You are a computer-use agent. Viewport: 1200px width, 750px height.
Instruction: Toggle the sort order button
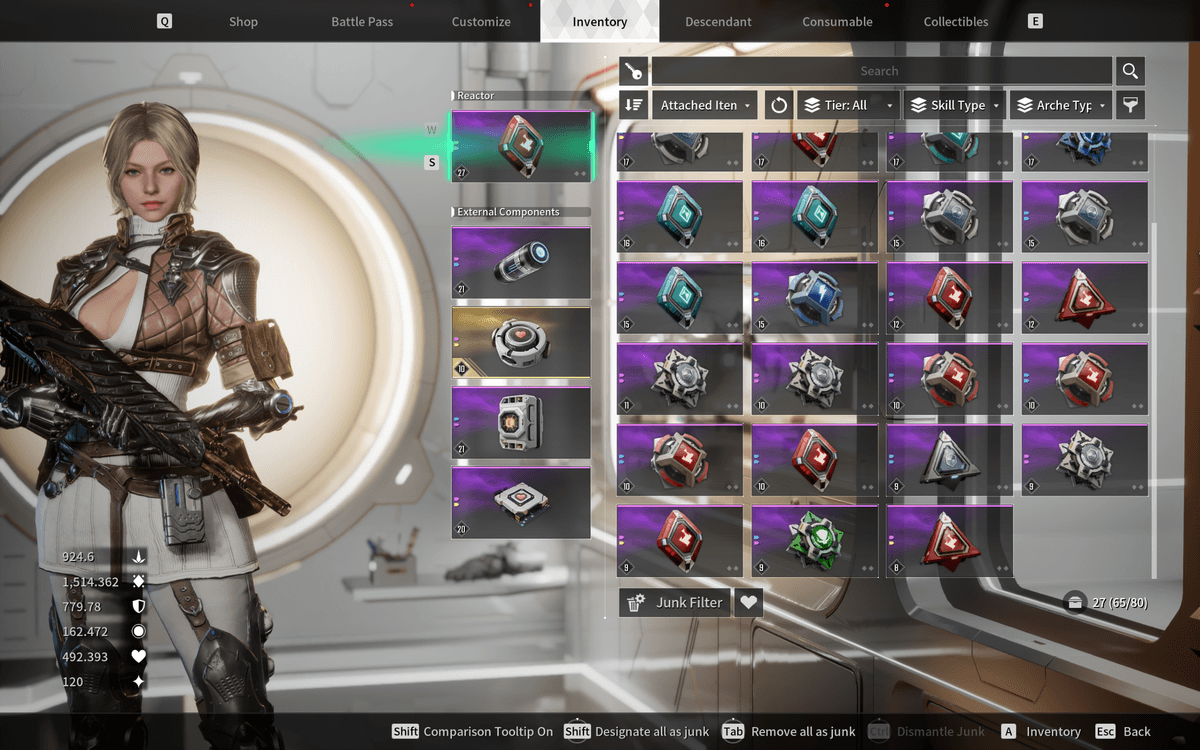[x=633, y=105]
